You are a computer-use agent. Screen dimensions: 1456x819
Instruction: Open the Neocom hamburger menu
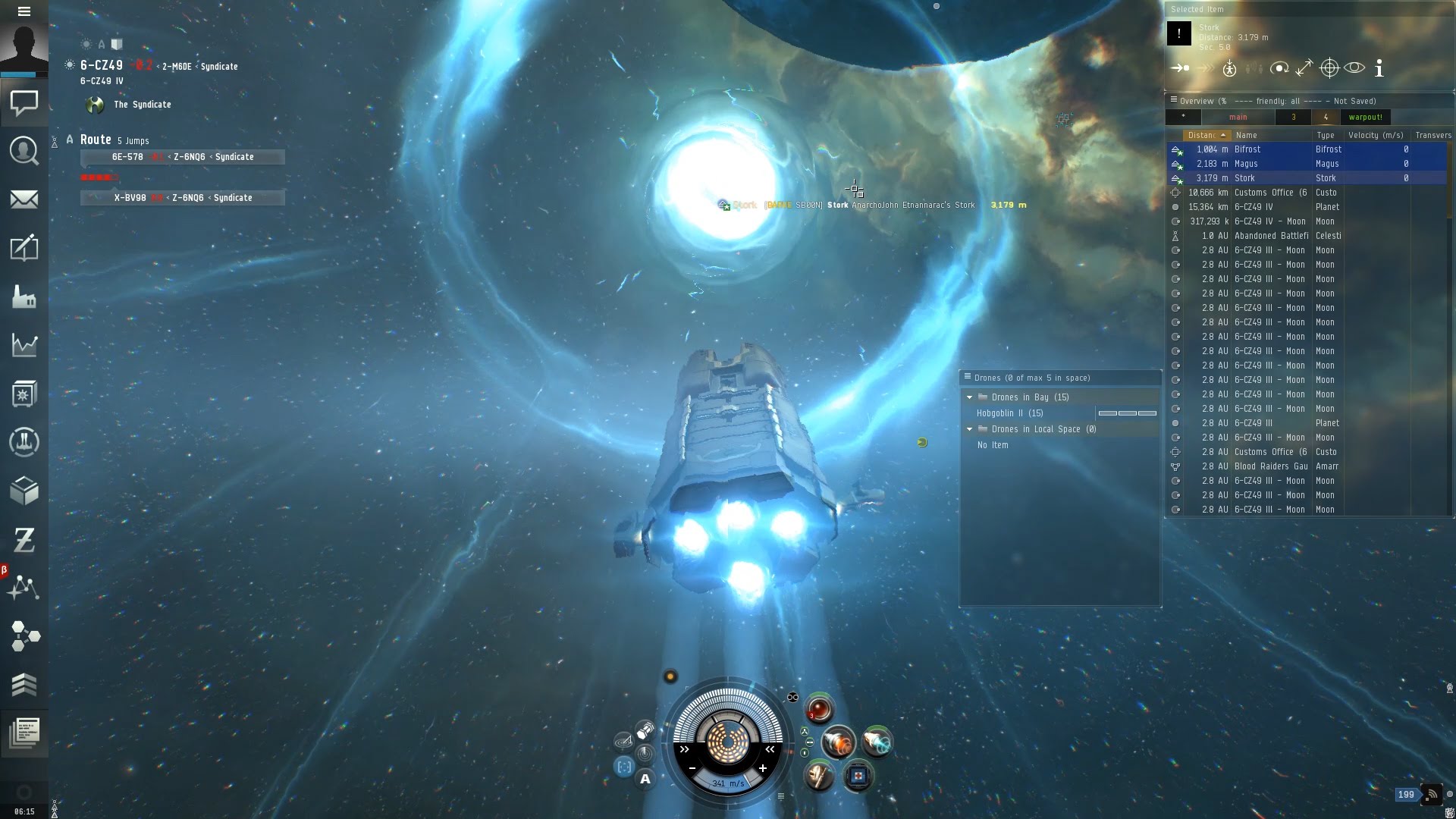click(24, 11)
